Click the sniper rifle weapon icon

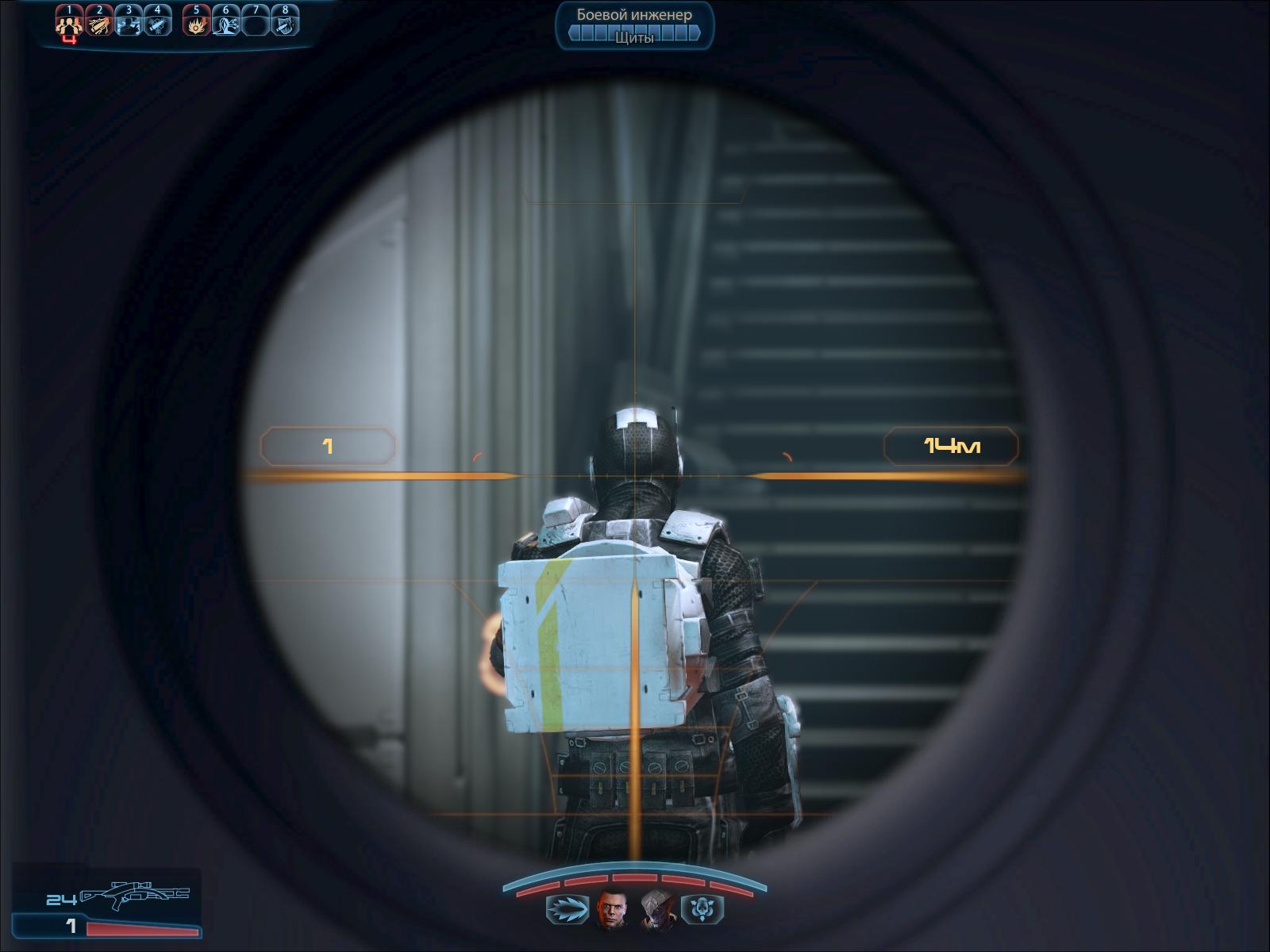pos(135,896)
